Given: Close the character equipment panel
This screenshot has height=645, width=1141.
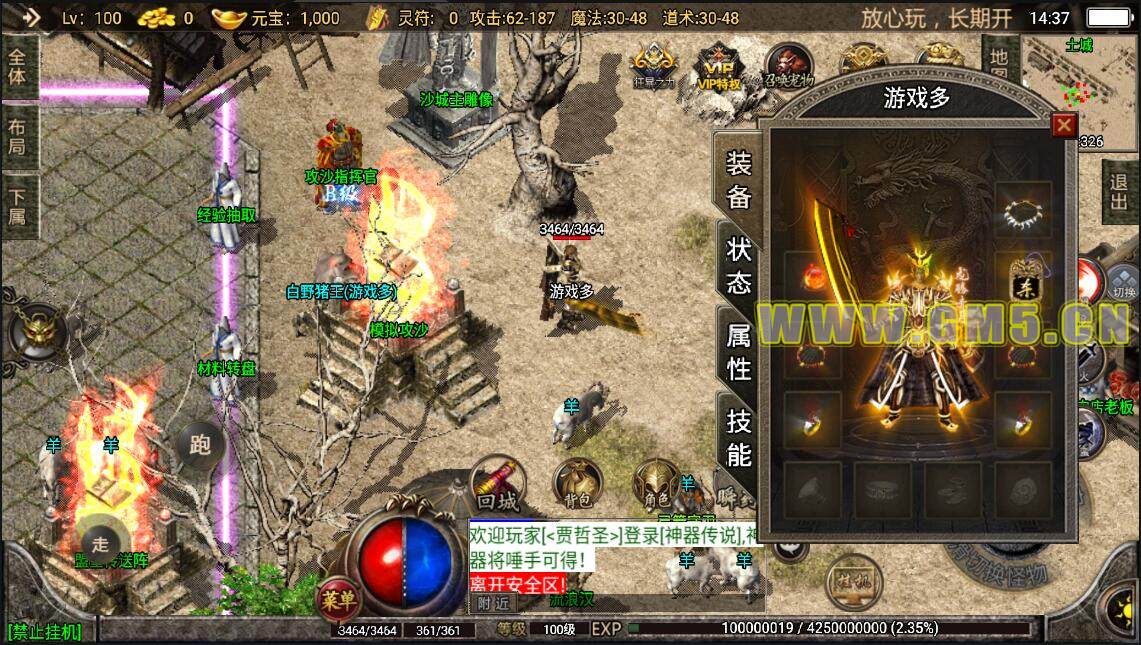Looking at the screenshot, I should point(1063,125).
